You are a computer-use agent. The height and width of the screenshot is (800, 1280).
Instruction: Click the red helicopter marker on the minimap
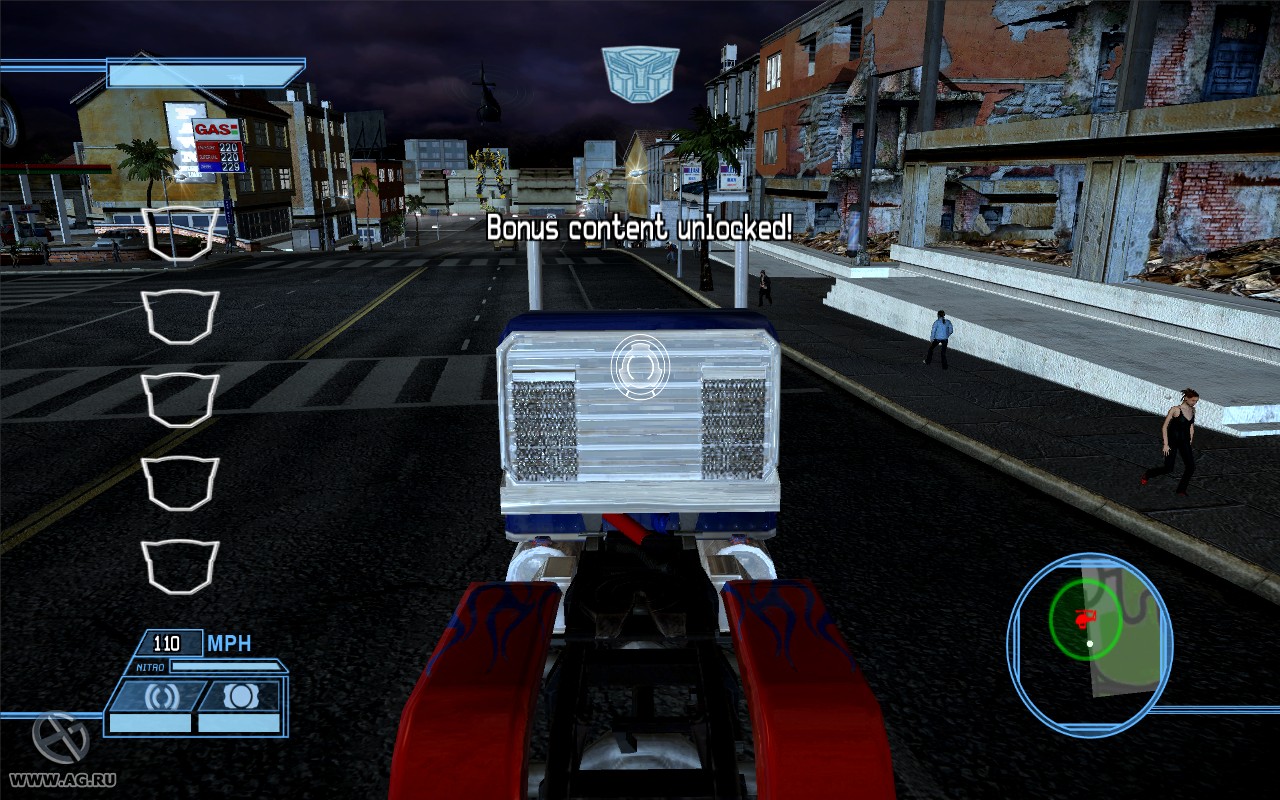click(1086, 617)
